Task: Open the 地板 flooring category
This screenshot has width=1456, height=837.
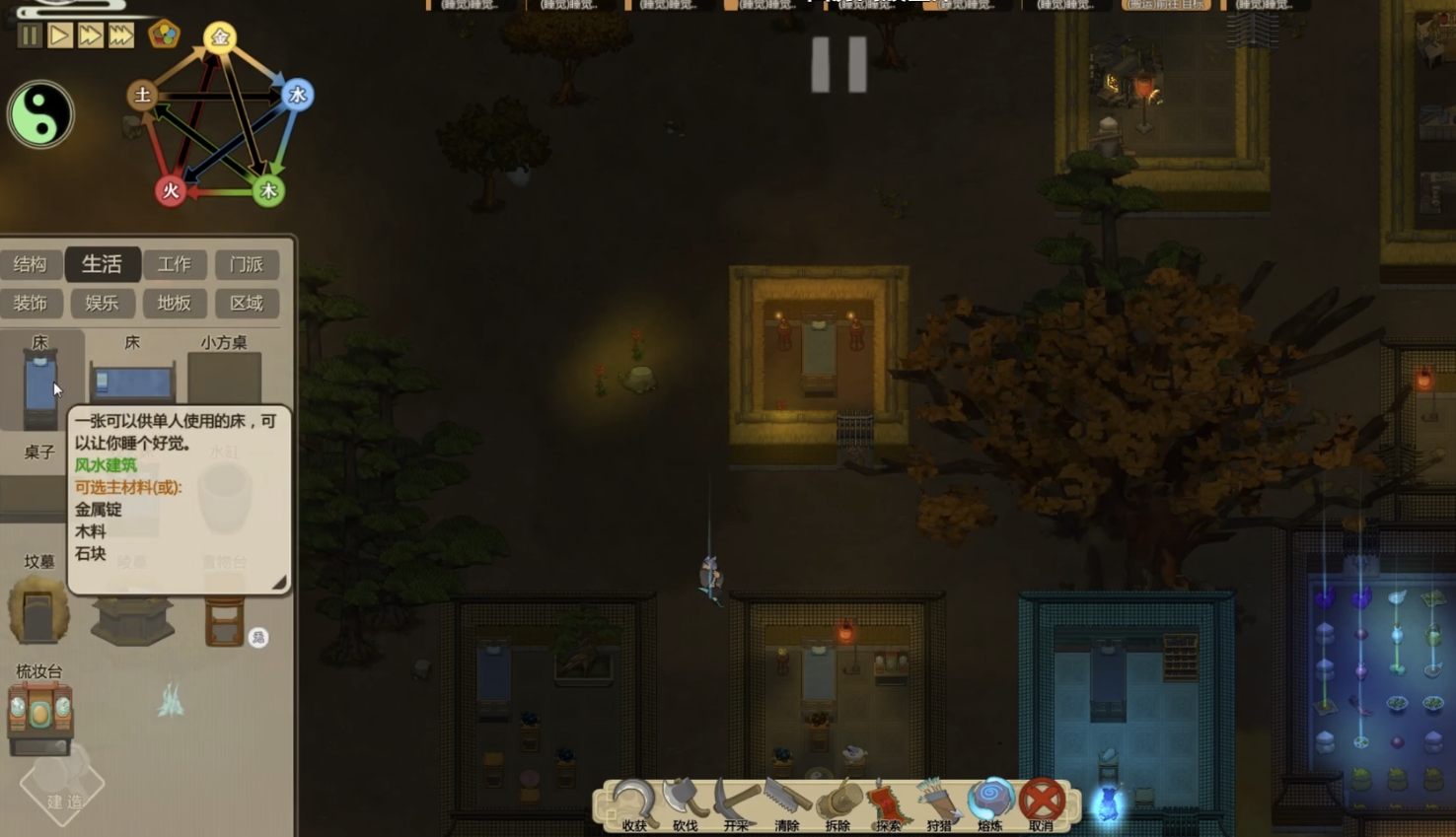Action: [x=175, y=303]
